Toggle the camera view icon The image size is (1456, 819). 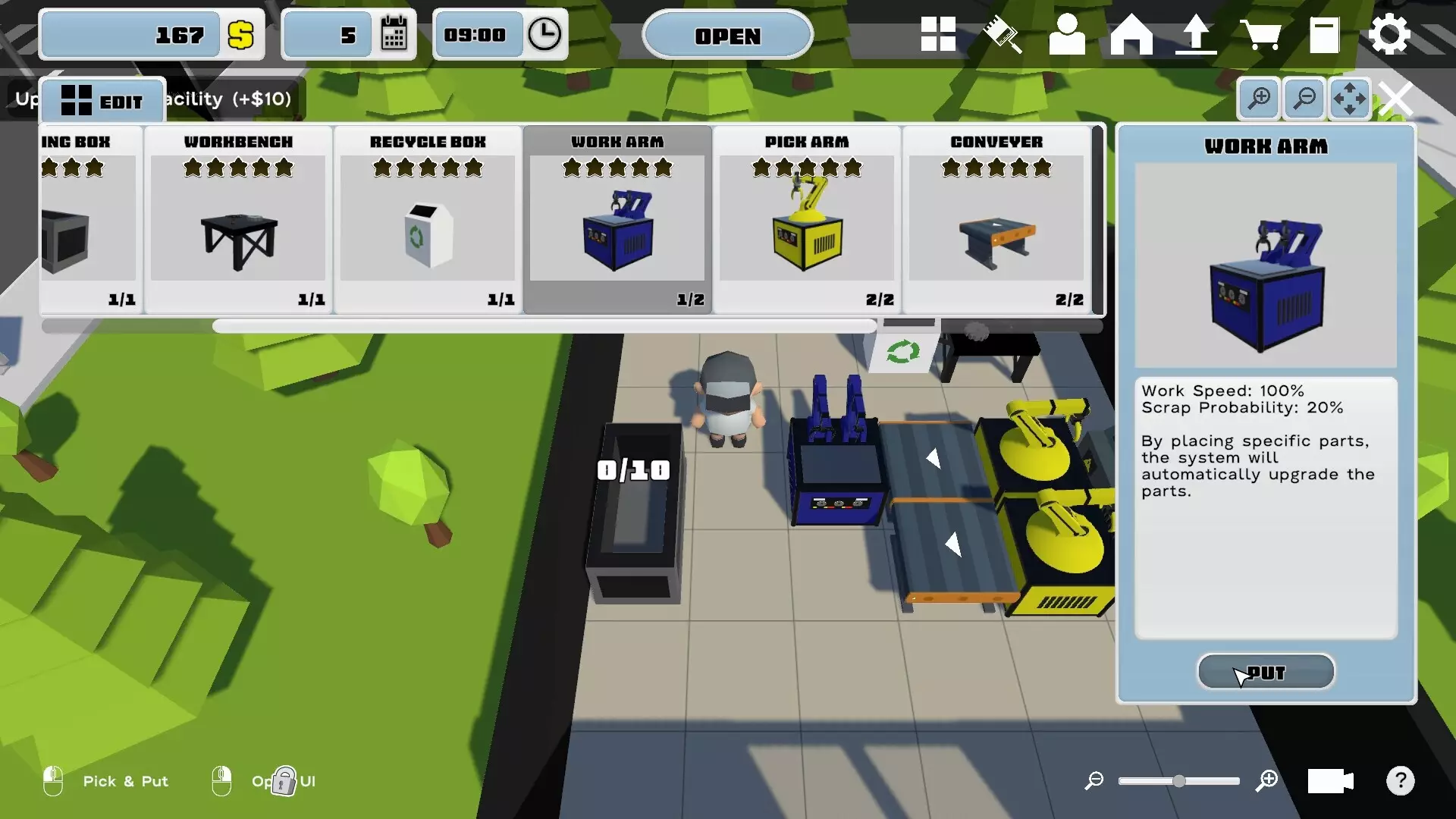[x=1330, y=780]
